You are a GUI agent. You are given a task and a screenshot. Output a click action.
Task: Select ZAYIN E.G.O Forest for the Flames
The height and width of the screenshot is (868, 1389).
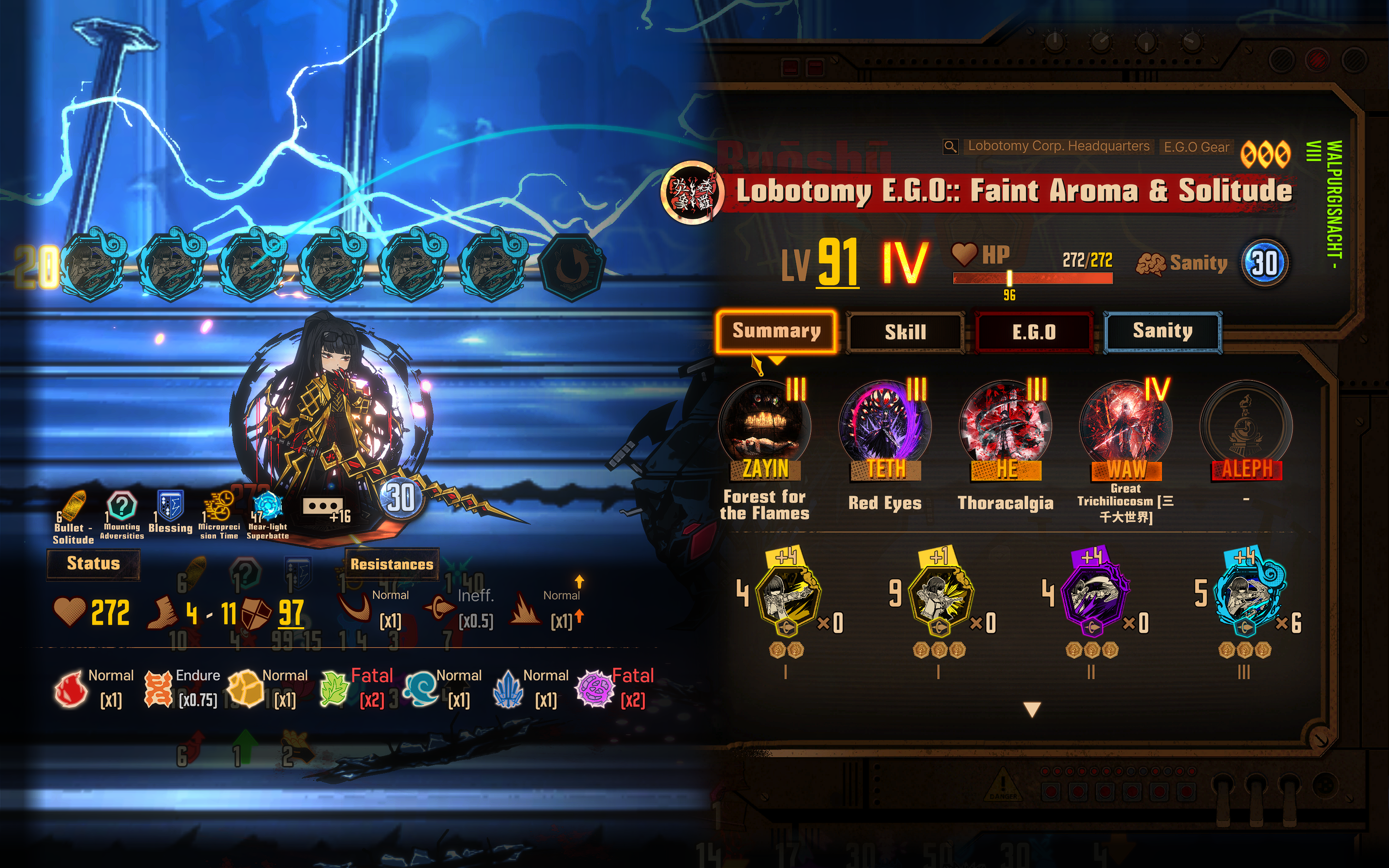pos(764,427)
